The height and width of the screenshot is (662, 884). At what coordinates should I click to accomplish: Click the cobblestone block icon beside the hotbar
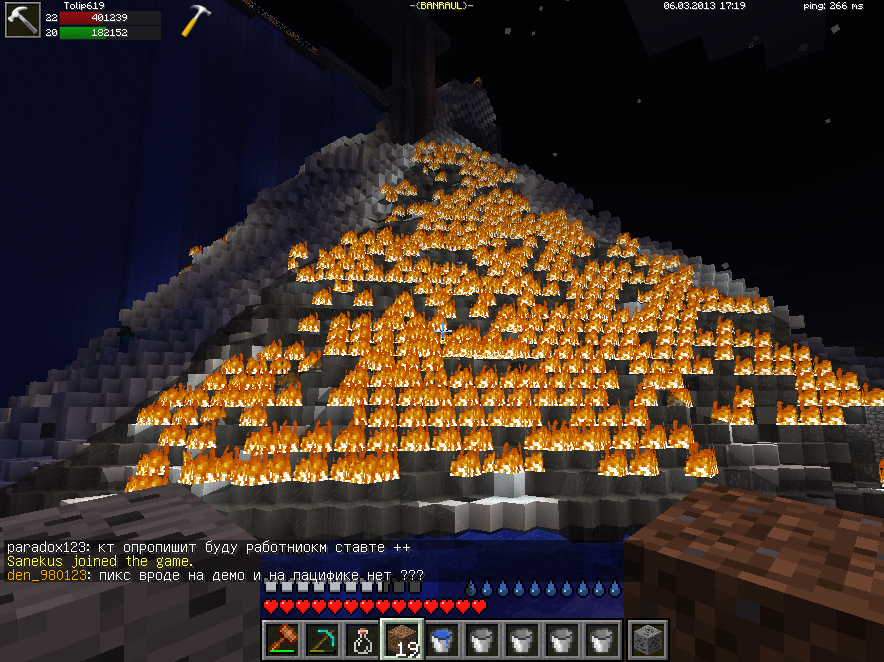coord(646,639)
